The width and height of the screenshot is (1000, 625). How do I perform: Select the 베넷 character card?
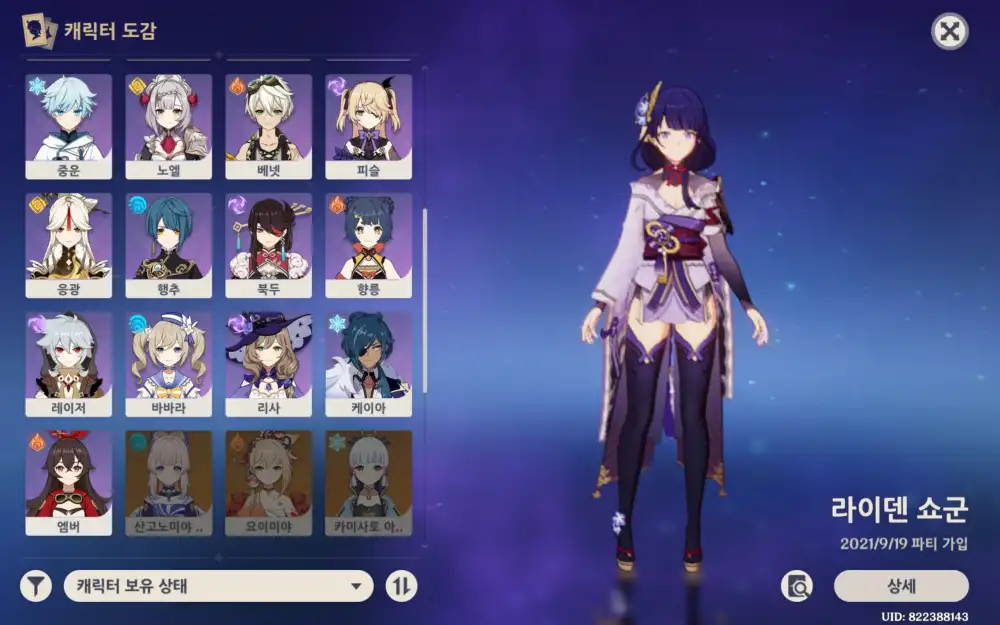pyautogui.click(x=268, y=125)
